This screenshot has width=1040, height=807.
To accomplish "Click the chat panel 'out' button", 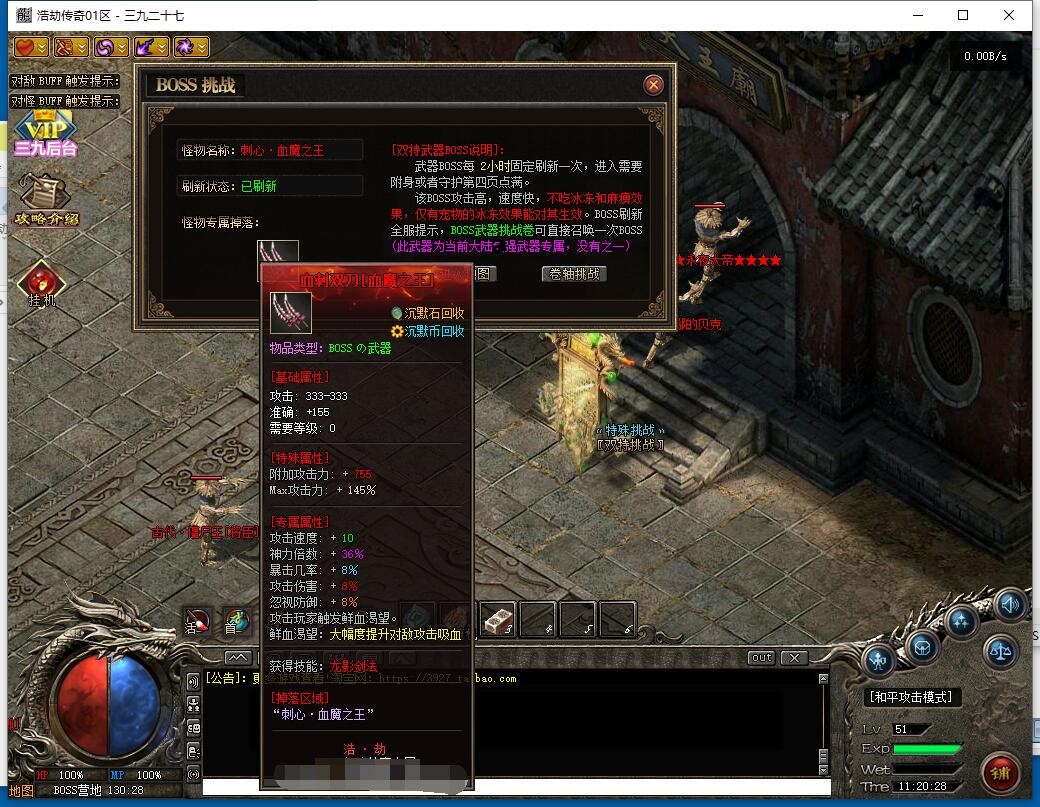I will pos(761,658).
